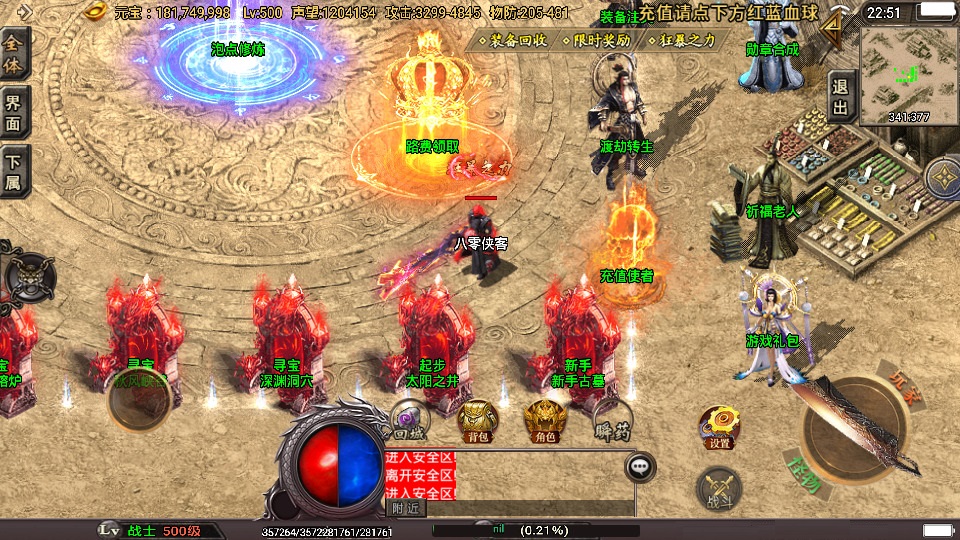Select the 怪物 monster target option

(803, 475)
